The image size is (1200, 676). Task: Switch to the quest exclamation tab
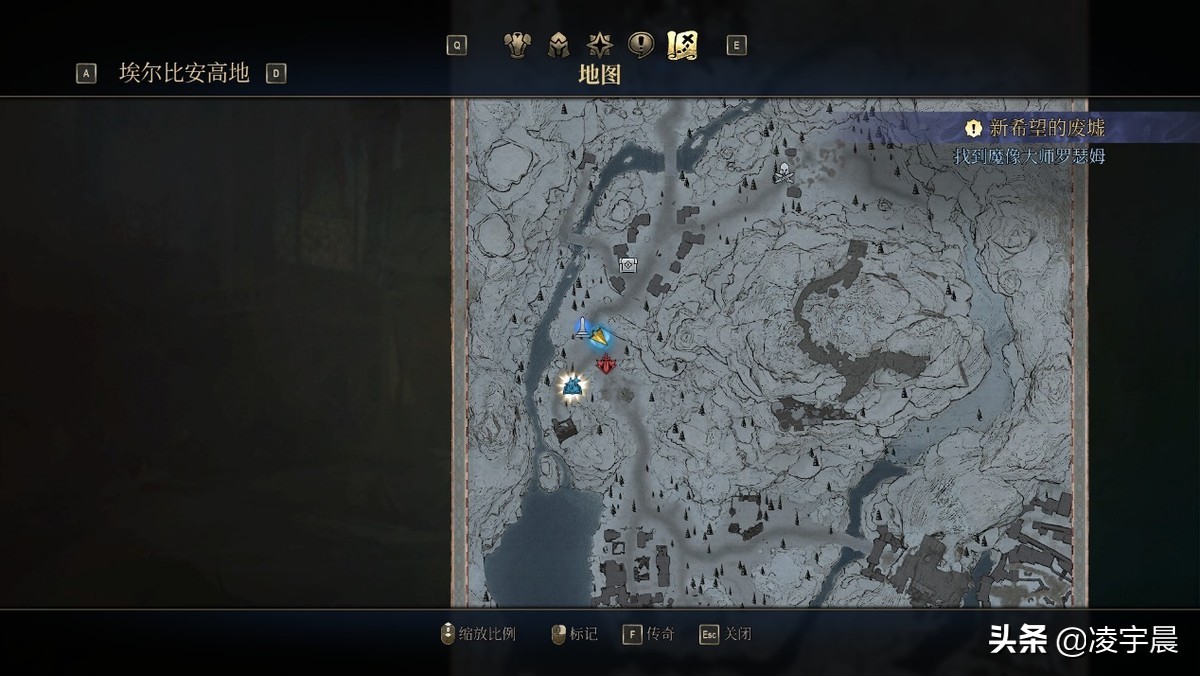640,45
